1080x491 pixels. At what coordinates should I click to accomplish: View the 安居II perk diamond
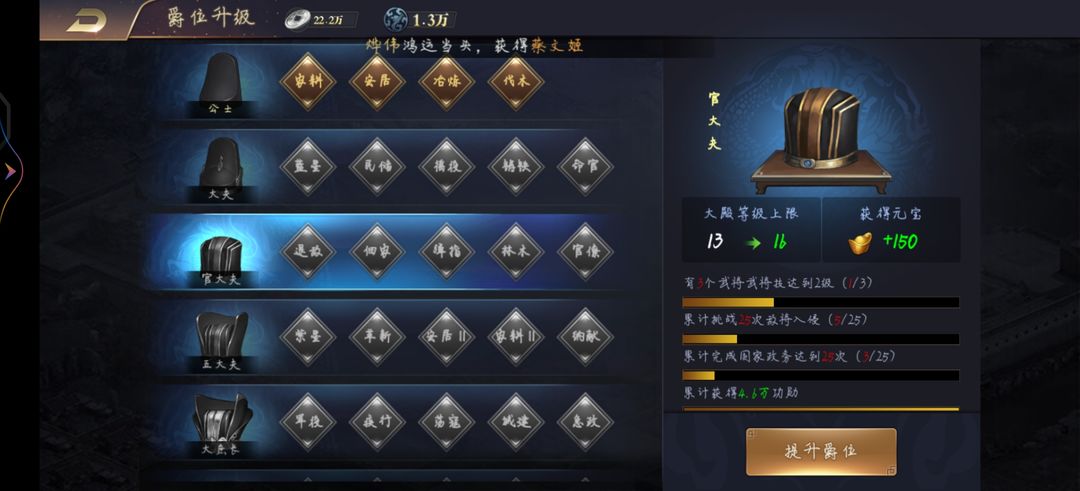click(446, 335)
